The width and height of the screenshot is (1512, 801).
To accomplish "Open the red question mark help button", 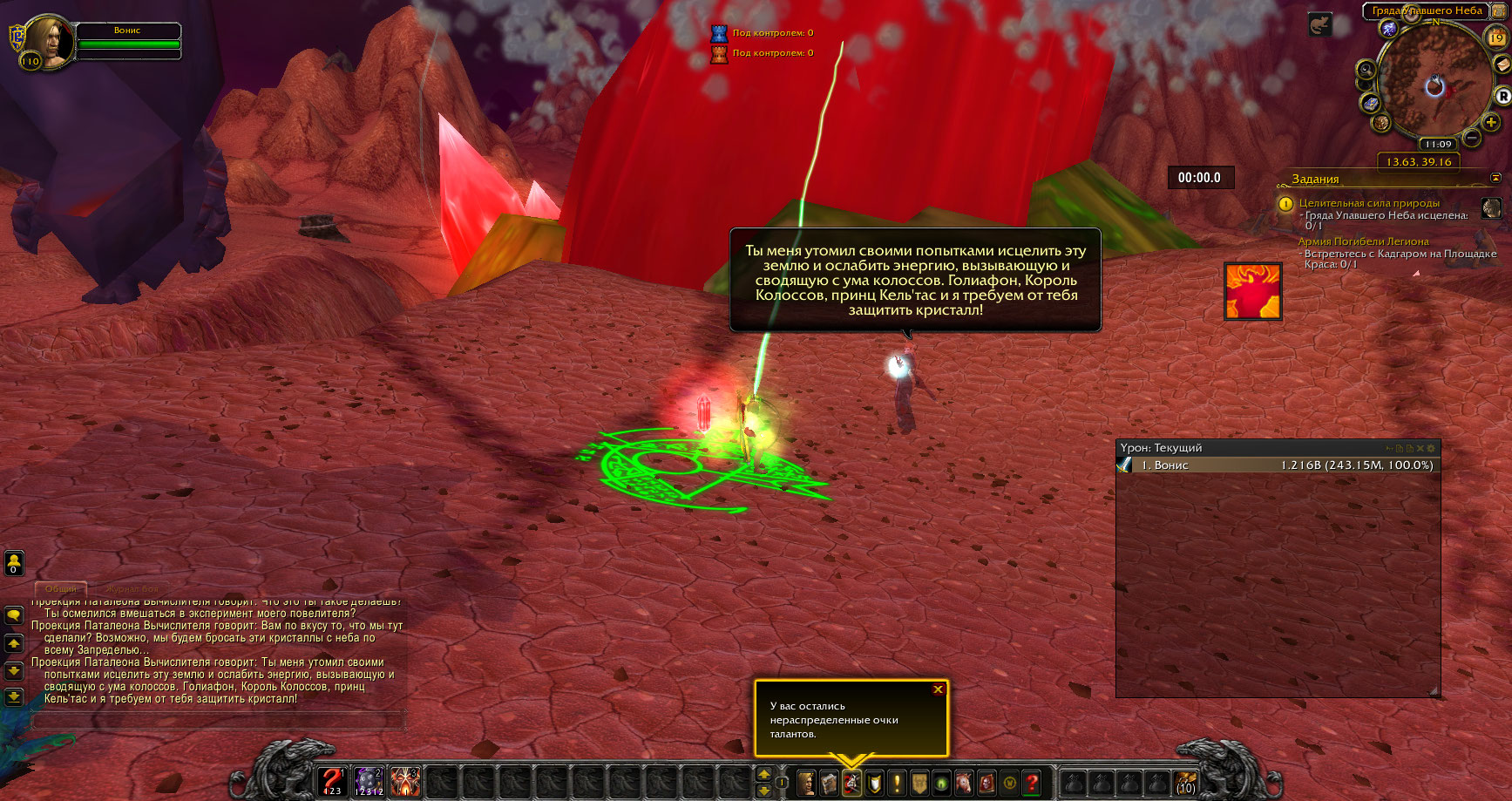I will click(1032, 783).
